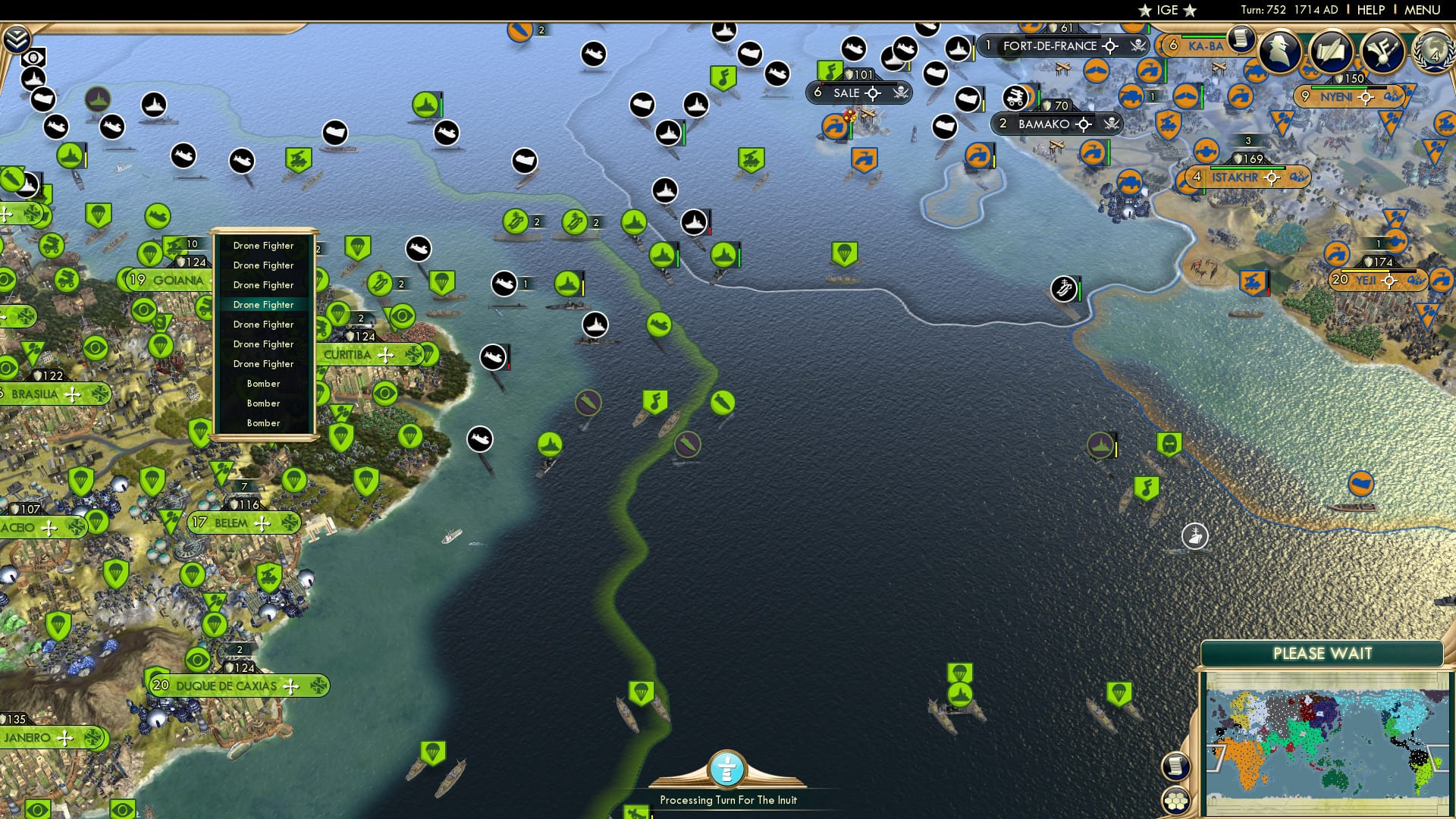
Task: Click the world minimap to jump elsewhere
Action: coord(1327,736)
